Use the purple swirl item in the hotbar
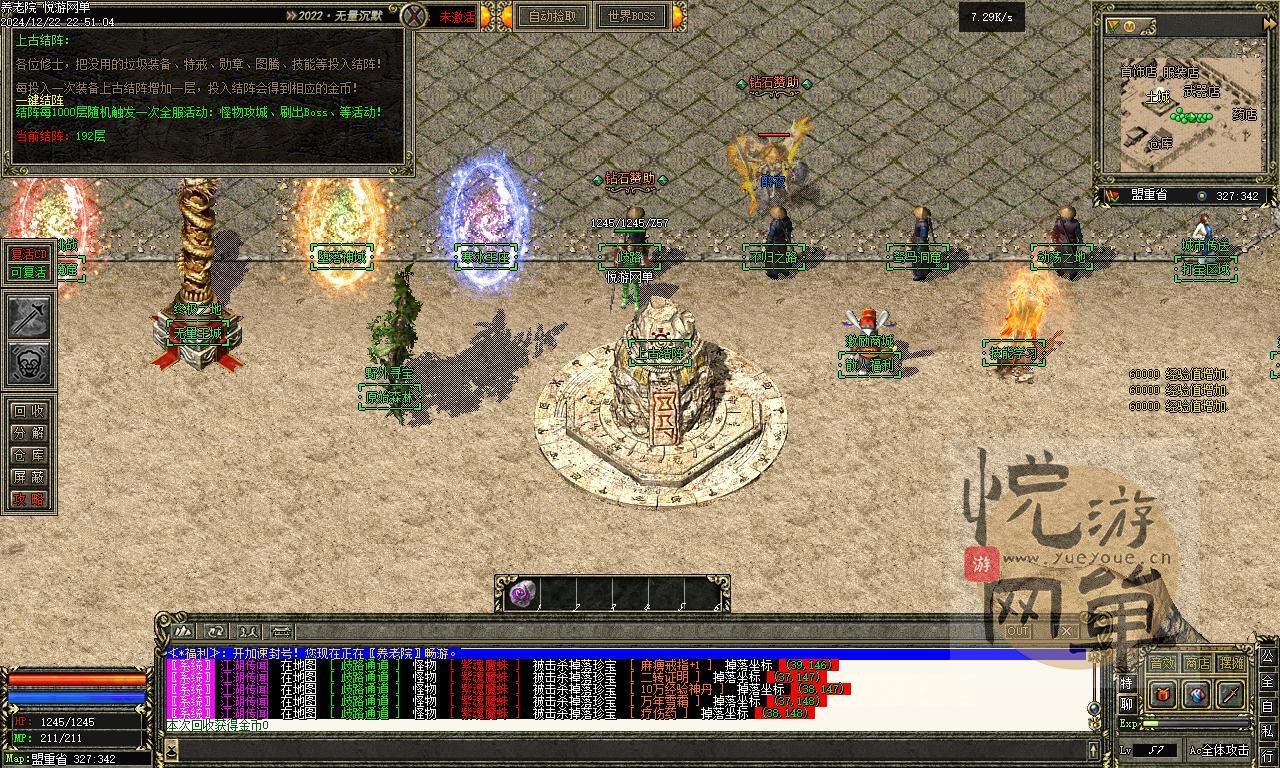The width and height of the screenshot is (1280, 768). [x=522, y=594]
